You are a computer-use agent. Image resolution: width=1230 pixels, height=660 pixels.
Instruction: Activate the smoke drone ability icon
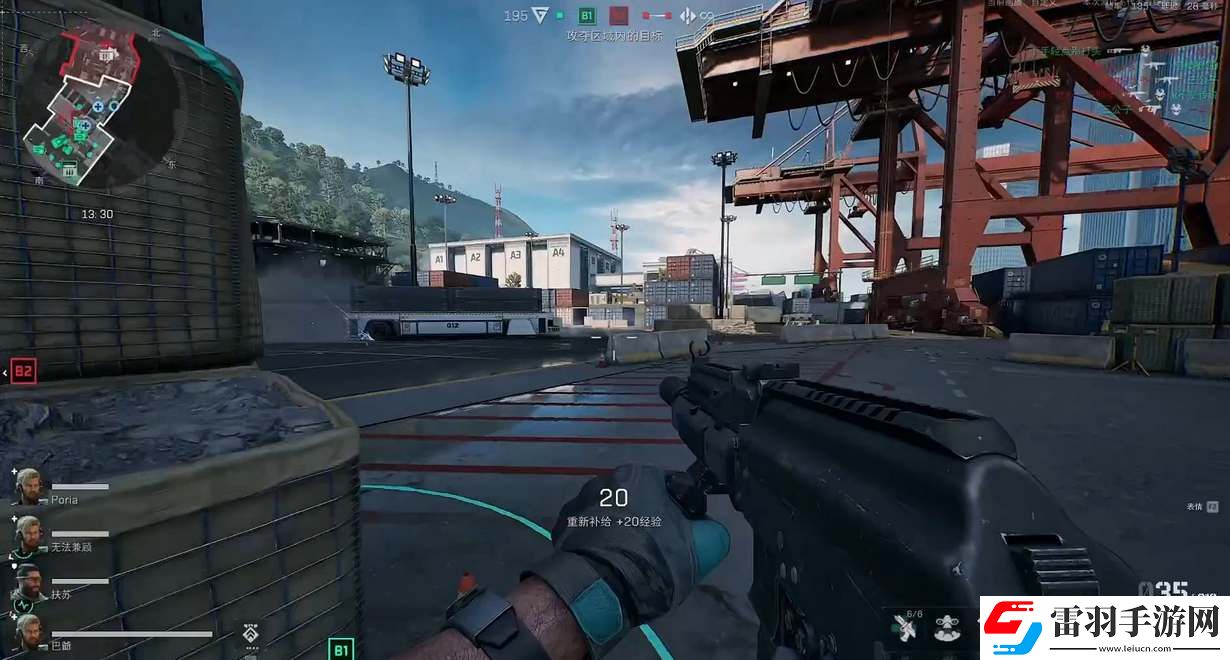tap(945, 628)
